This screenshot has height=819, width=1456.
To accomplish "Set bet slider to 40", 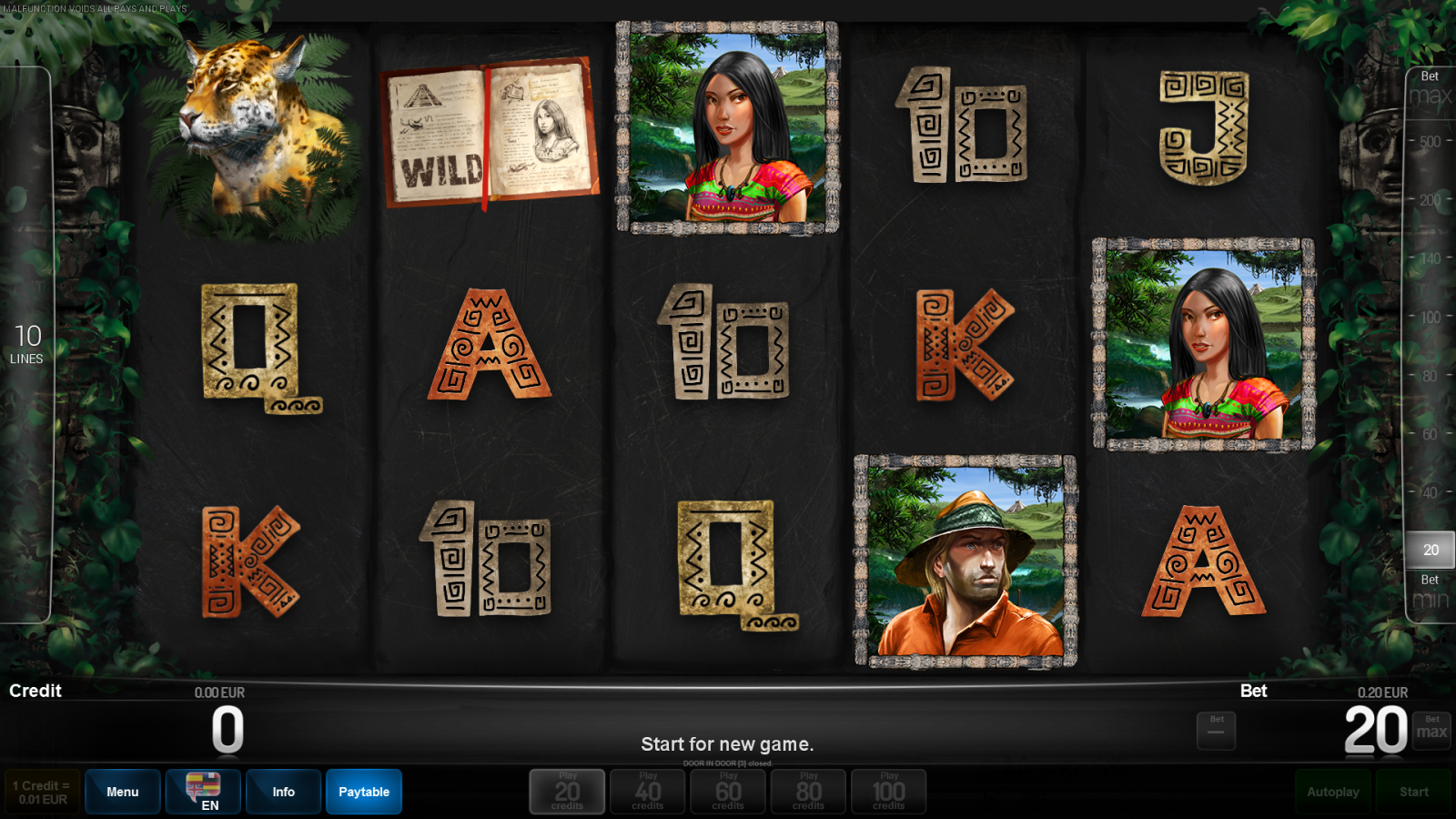I will pos(1430,493).
